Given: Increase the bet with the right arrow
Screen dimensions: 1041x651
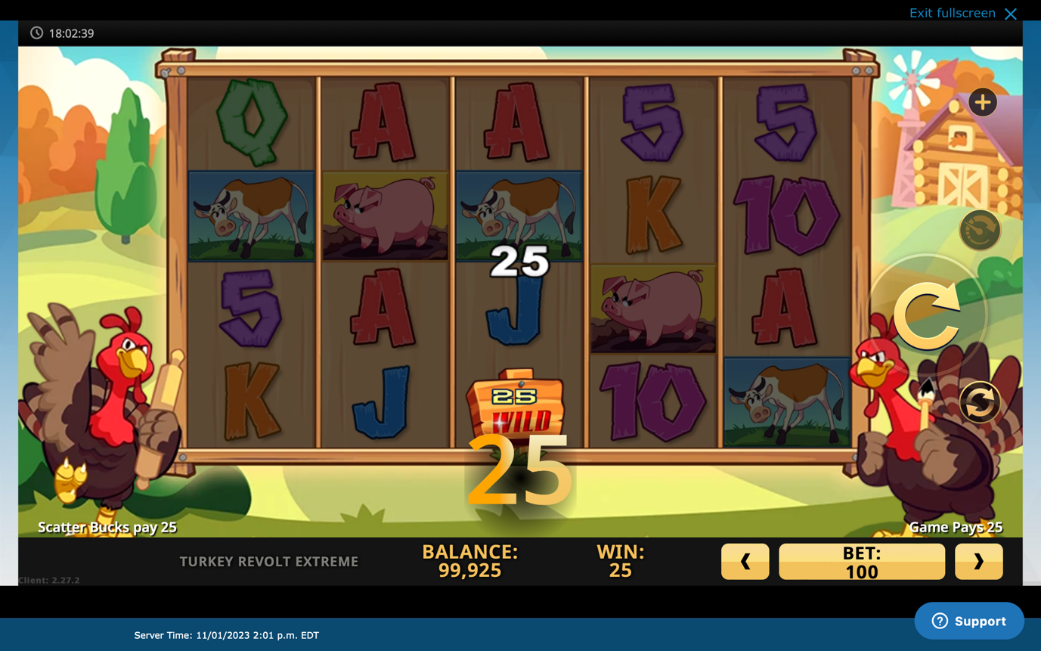Looking at the screenshot, I should click(978, 562).
